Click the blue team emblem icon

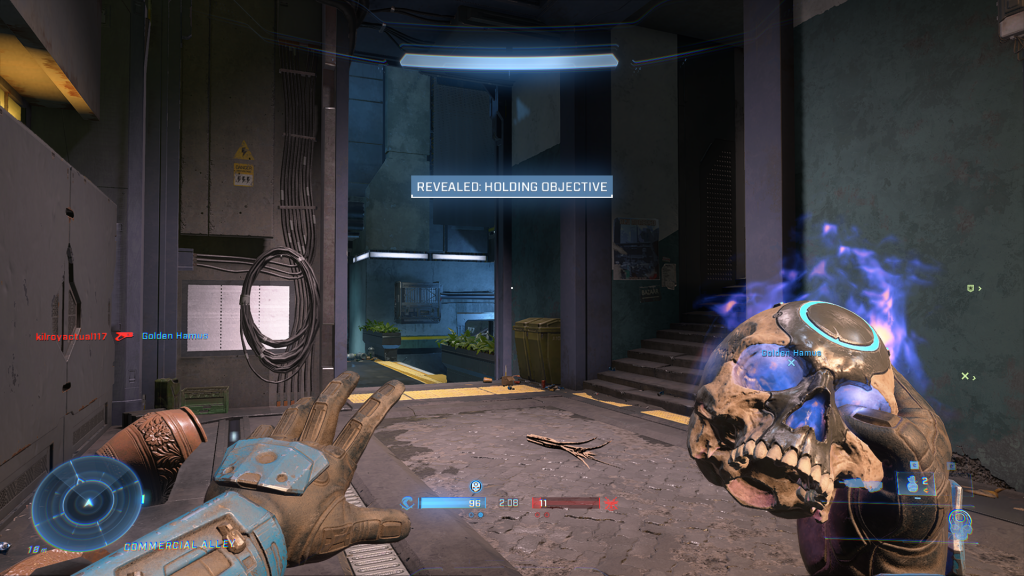point(407,503)
